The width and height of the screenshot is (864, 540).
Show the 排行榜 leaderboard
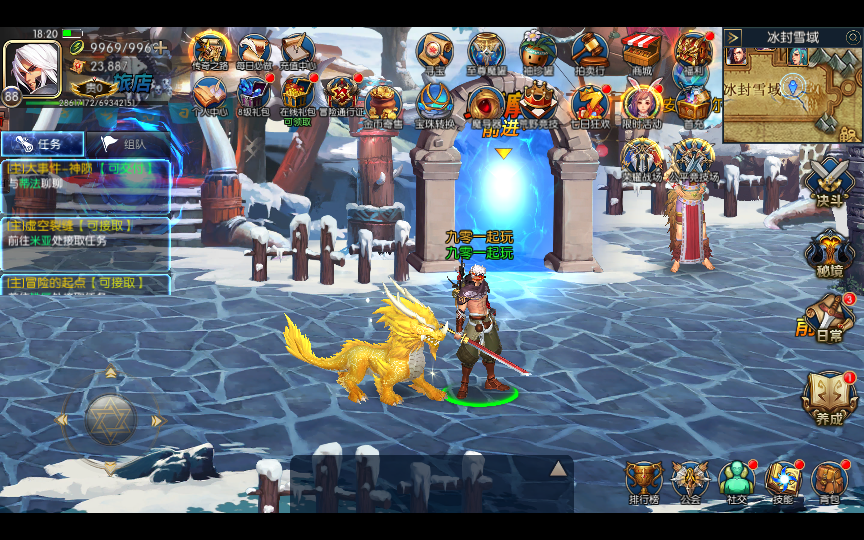(x=644, y=481)
